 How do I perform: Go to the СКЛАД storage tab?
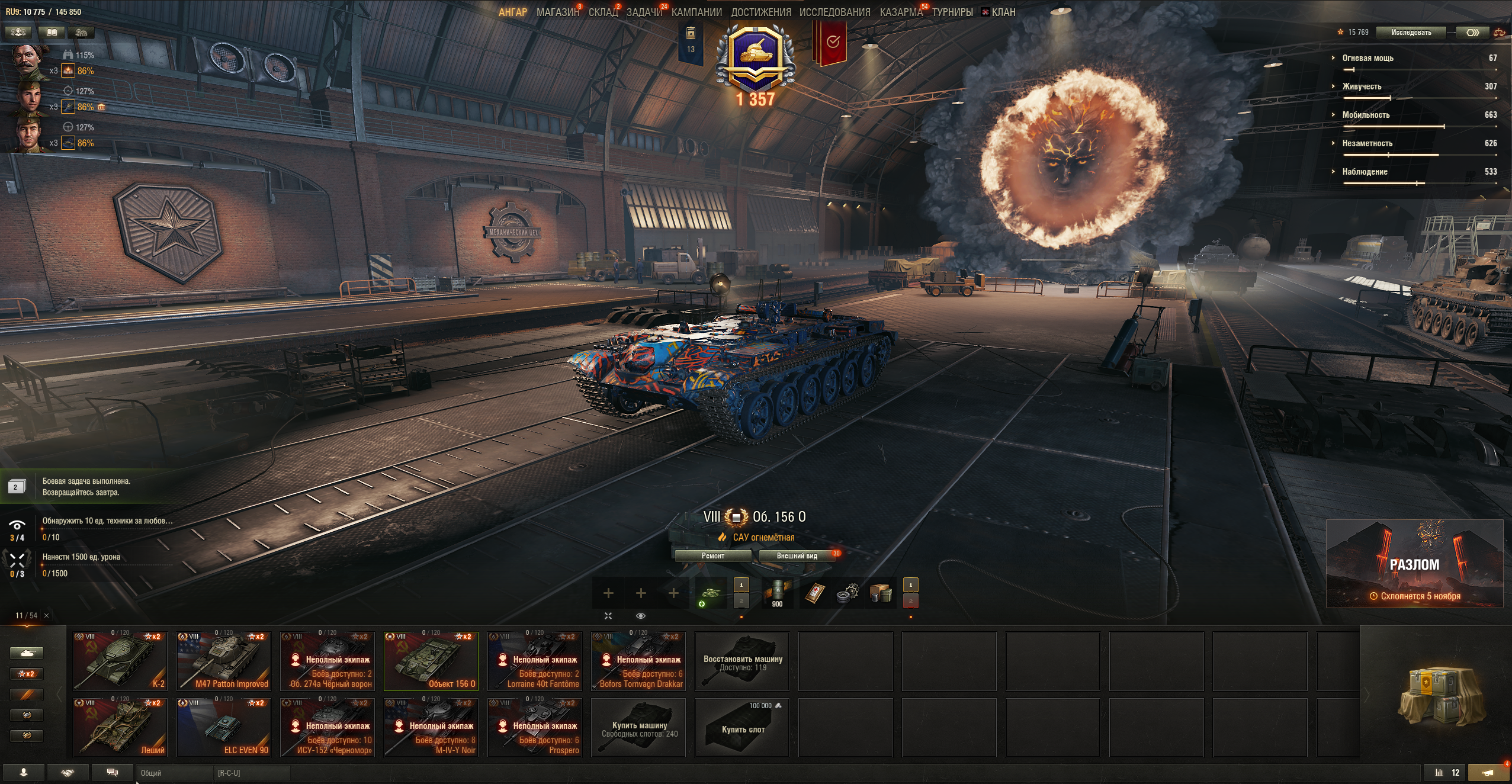[603, 12]
